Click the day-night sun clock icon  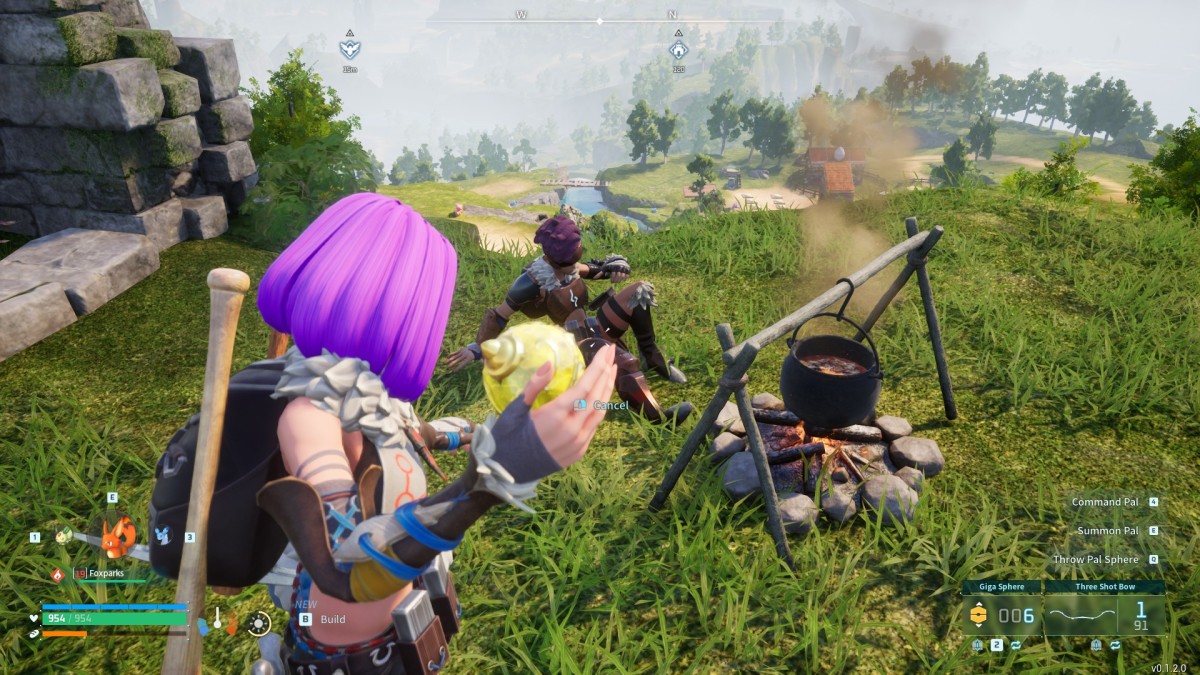pyautogui.click(x=259, y=624)
